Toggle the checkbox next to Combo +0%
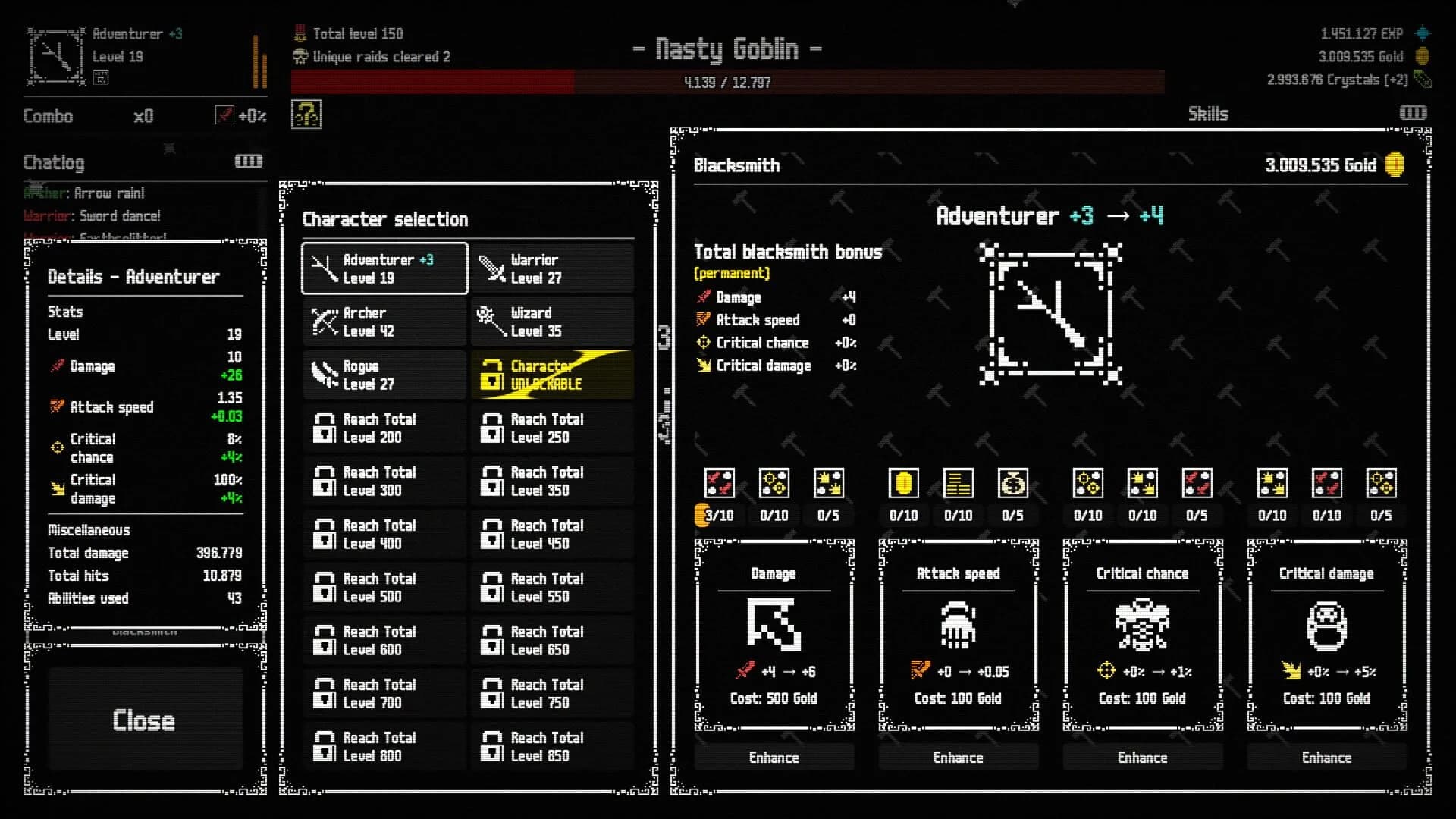Screen dimensions: 1456x819 pos(225,116)
